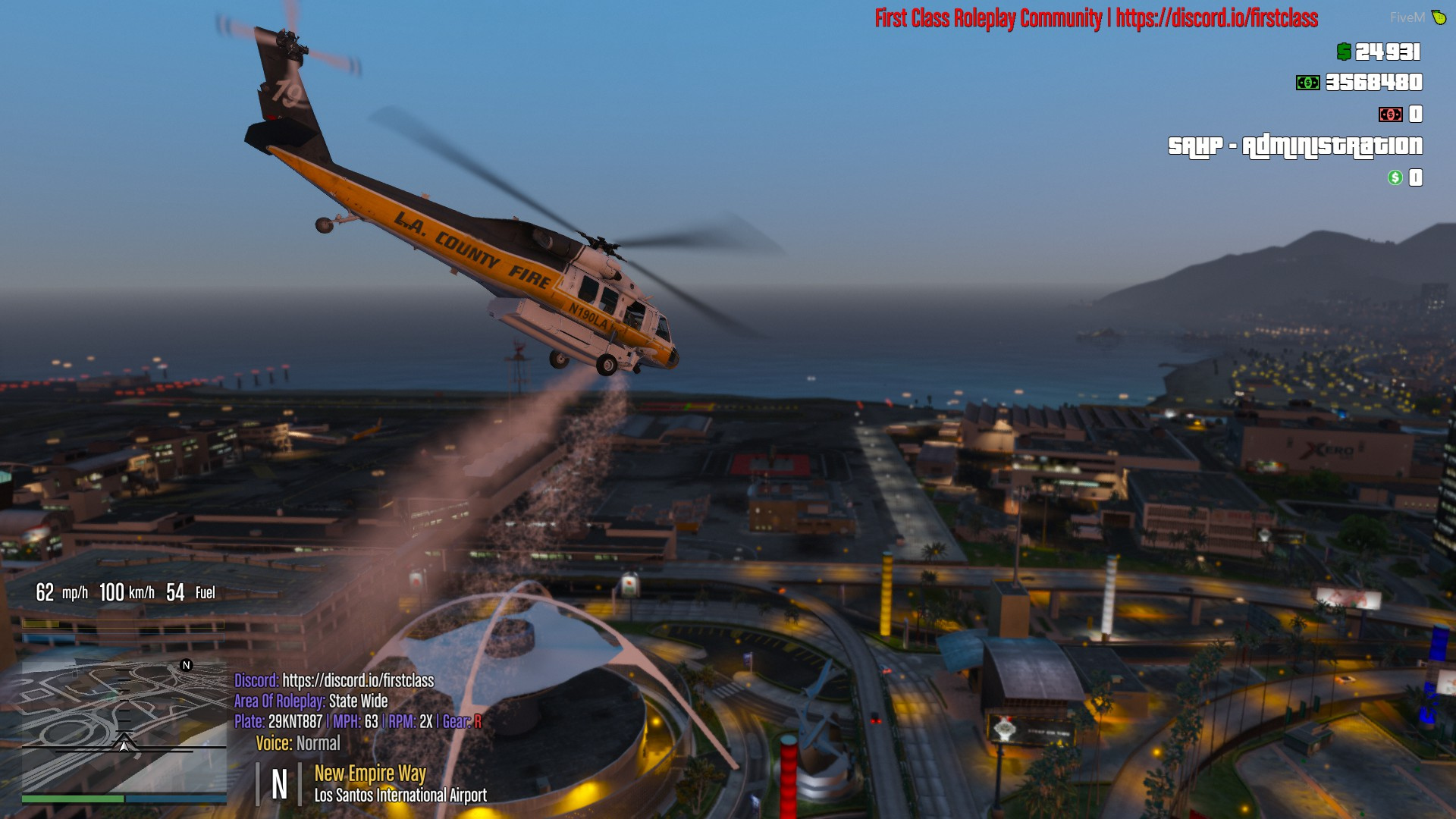The height and width of the screenshot is (819, 1456).
Task: Select the green dollar cash icon
Action: 1343,53
